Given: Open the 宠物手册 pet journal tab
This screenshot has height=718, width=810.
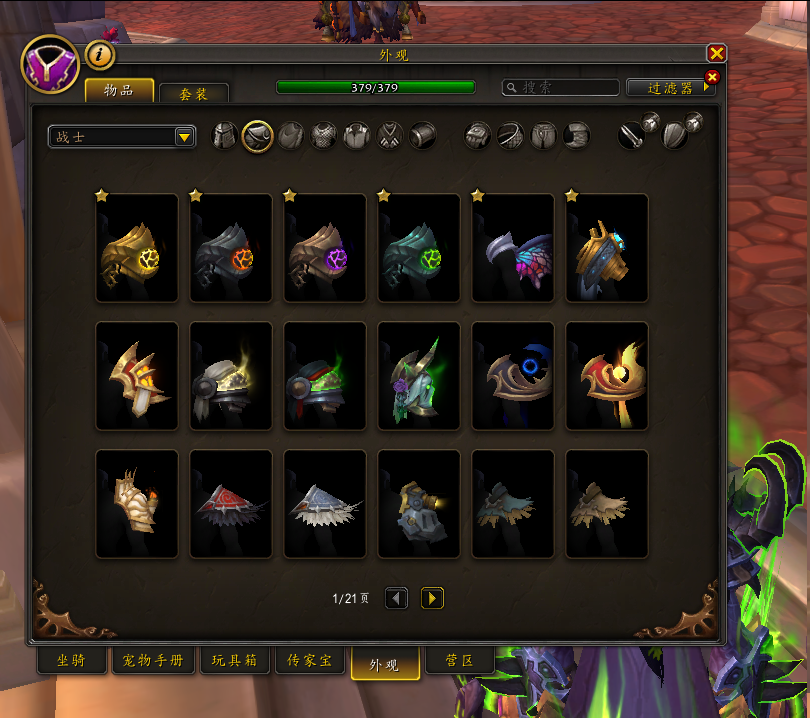Looking at the screenshot, I should tap(153, 662).
